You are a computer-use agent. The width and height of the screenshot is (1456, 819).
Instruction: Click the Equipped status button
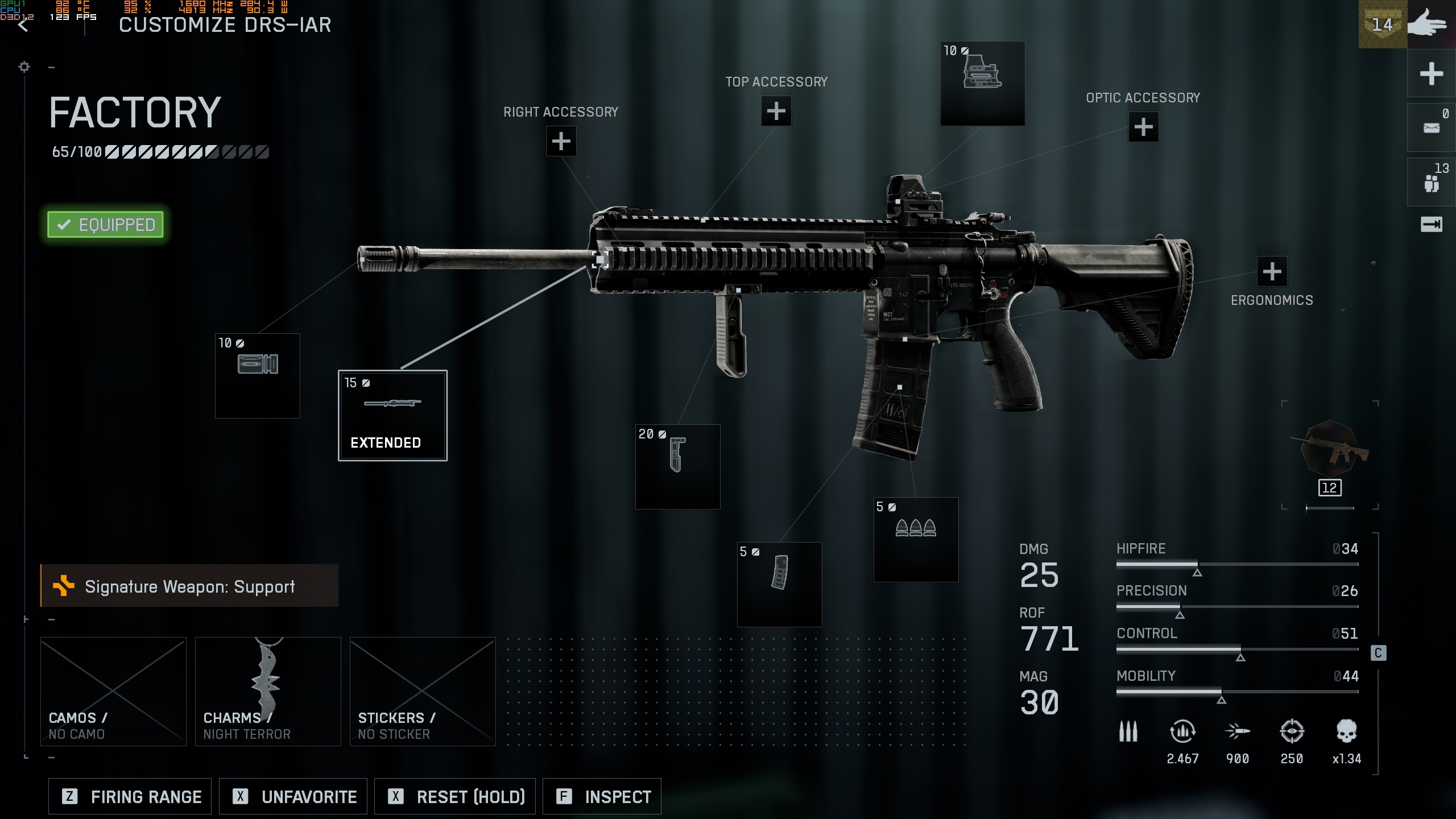click(x=106, y=225)
